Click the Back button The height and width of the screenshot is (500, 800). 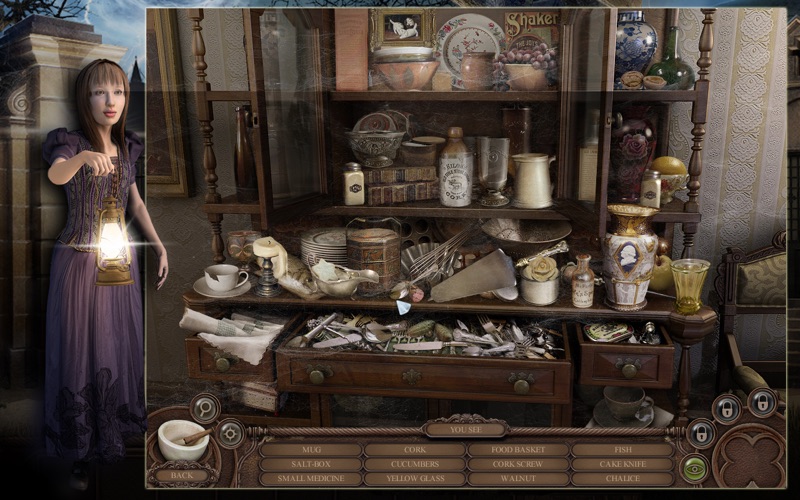181,475
